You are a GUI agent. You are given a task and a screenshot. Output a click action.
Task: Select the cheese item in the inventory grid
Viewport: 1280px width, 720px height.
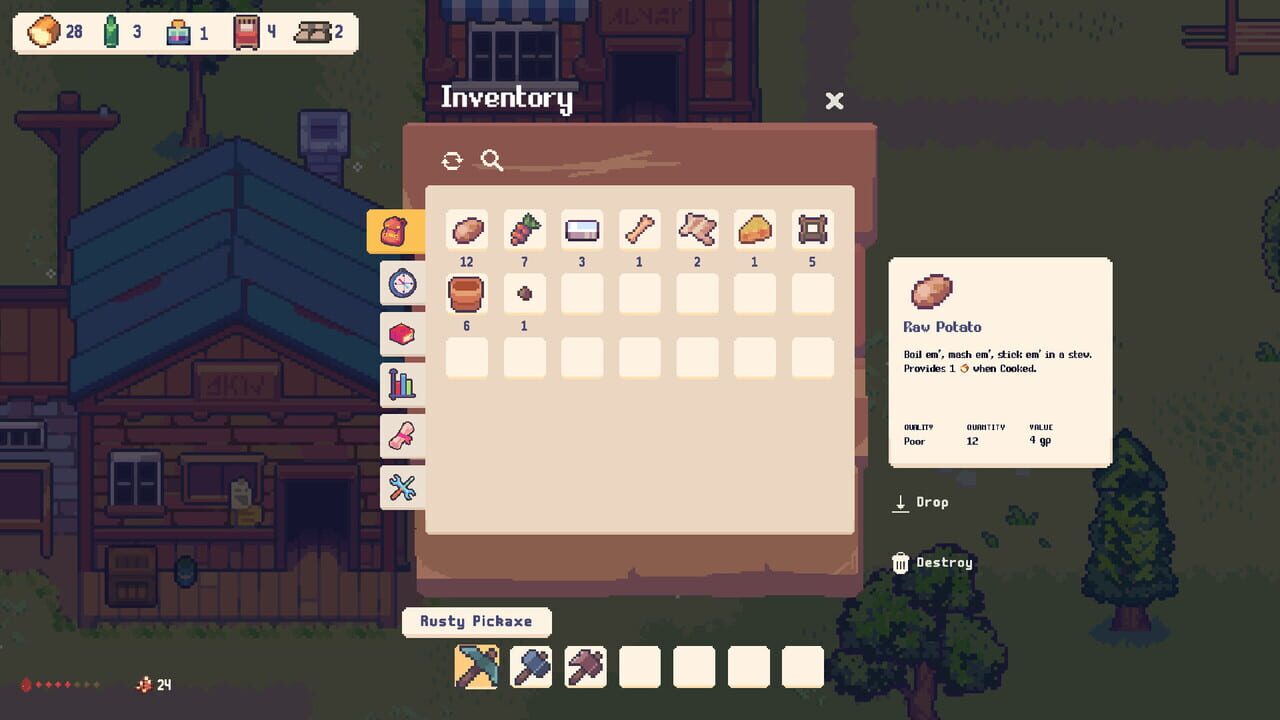(755, 229)
